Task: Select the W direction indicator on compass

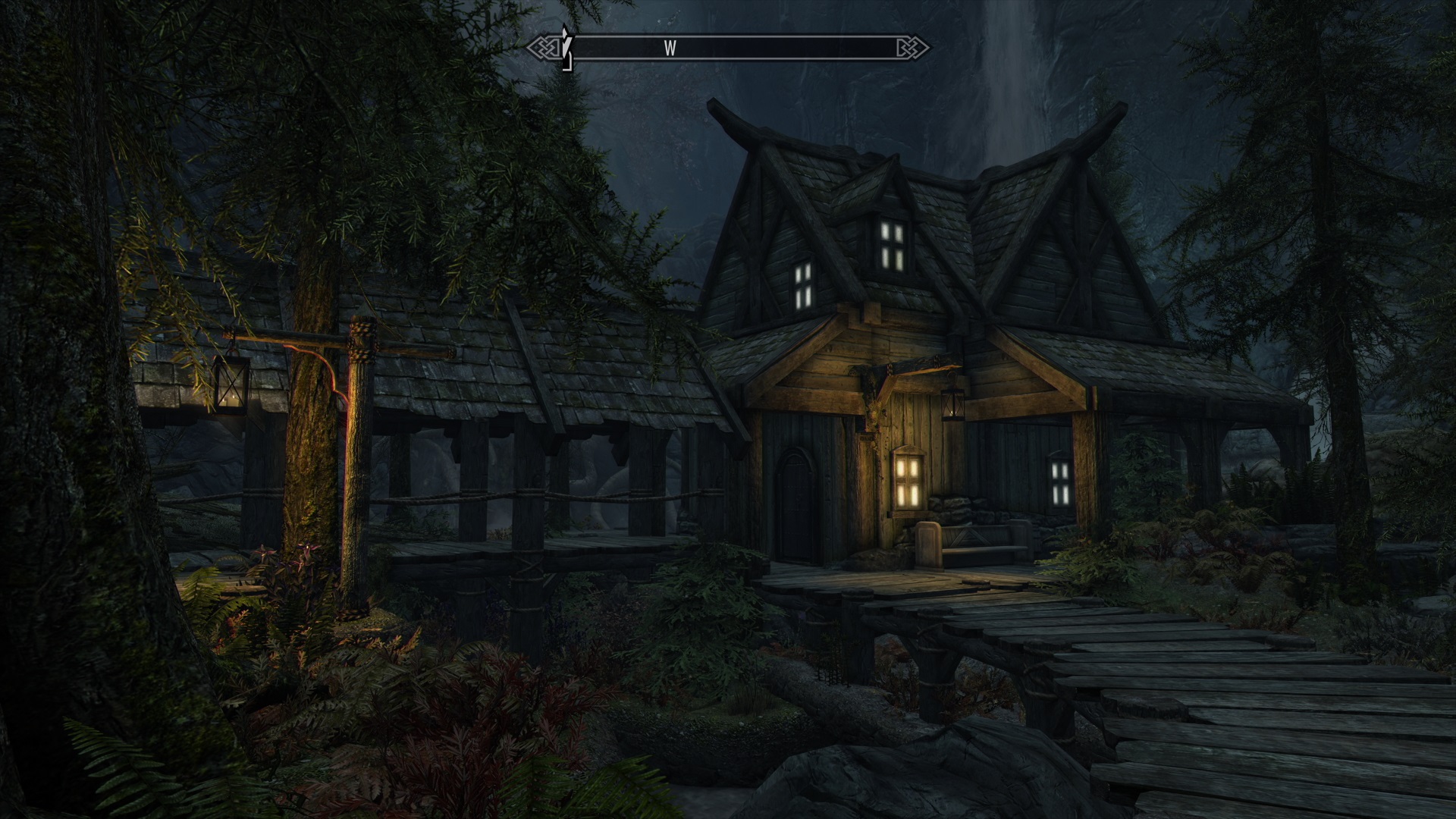Action: point(670,47)
